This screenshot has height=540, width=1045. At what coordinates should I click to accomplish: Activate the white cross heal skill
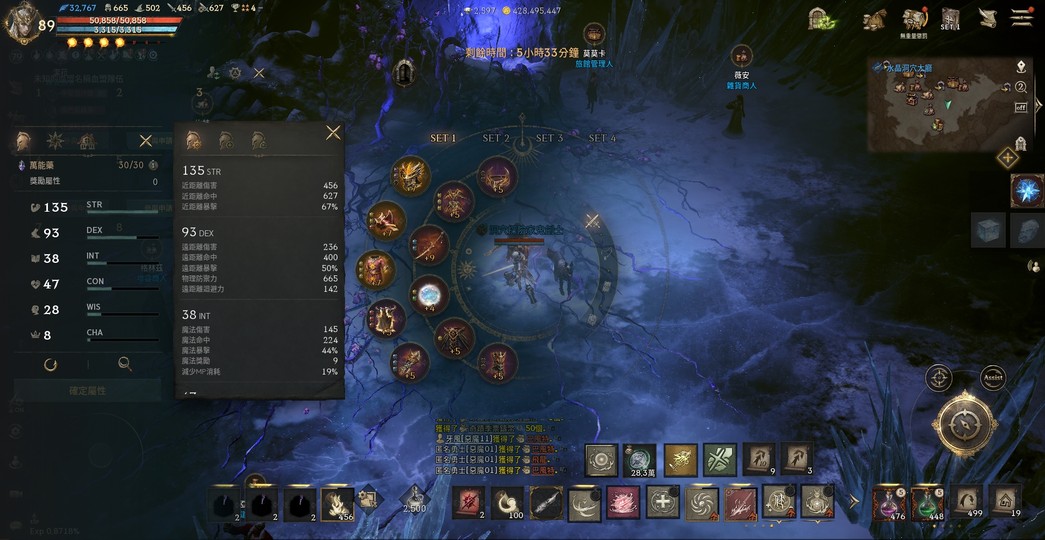[x=662, y=500]
